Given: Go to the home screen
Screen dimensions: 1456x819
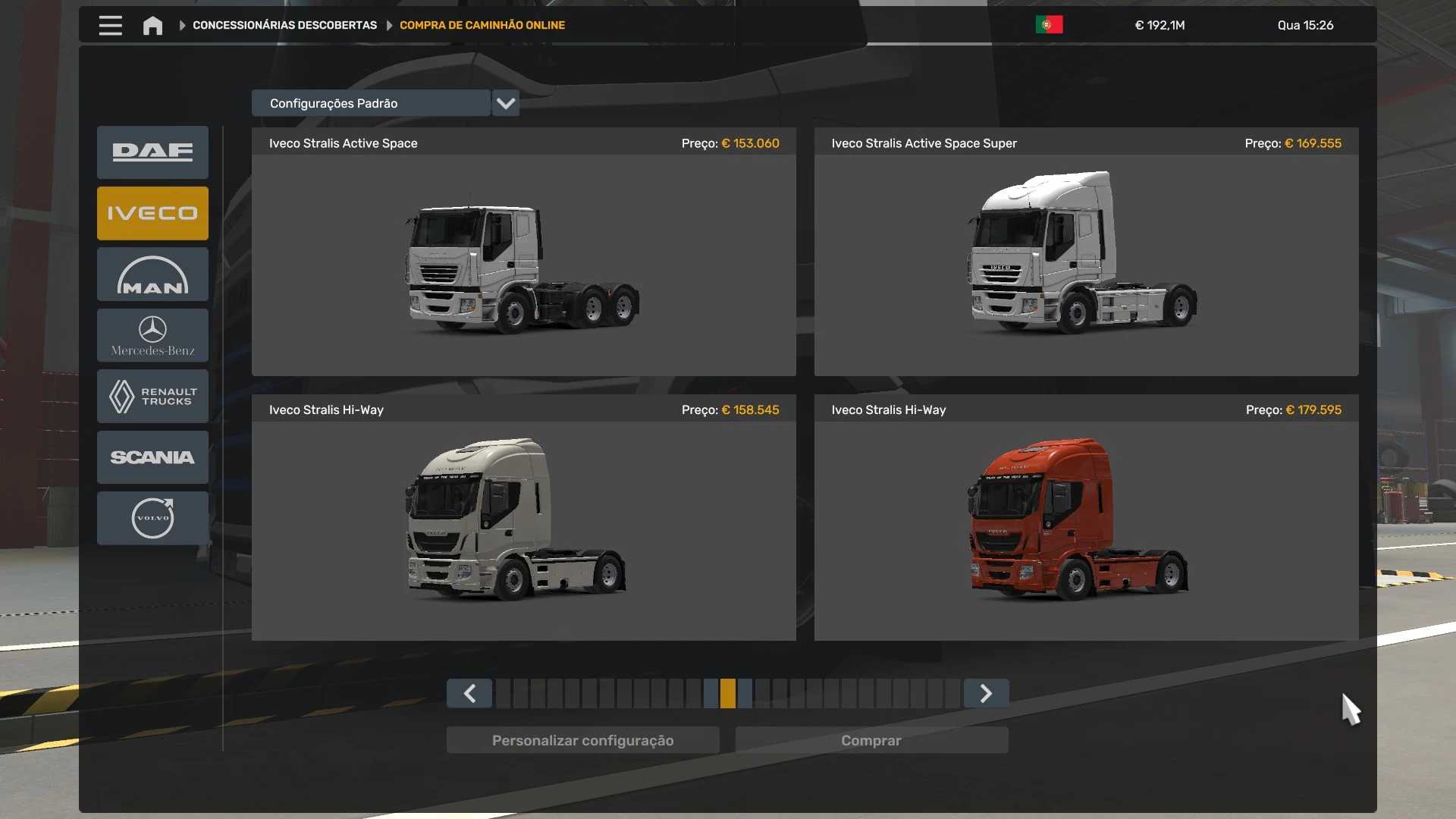Looking at the screenshot, I should tap(152, 26).
